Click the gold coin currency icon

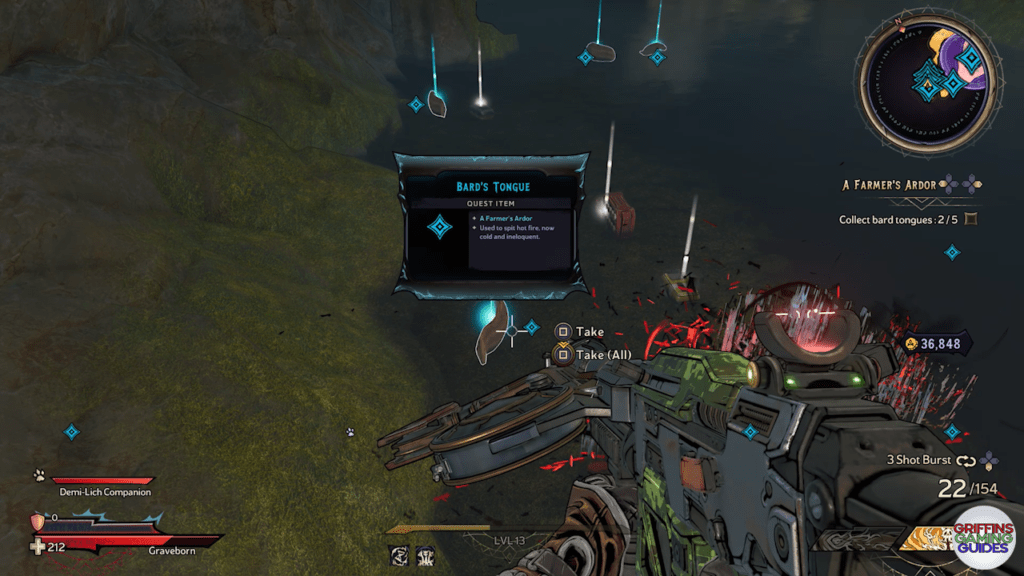pos(910,344)
